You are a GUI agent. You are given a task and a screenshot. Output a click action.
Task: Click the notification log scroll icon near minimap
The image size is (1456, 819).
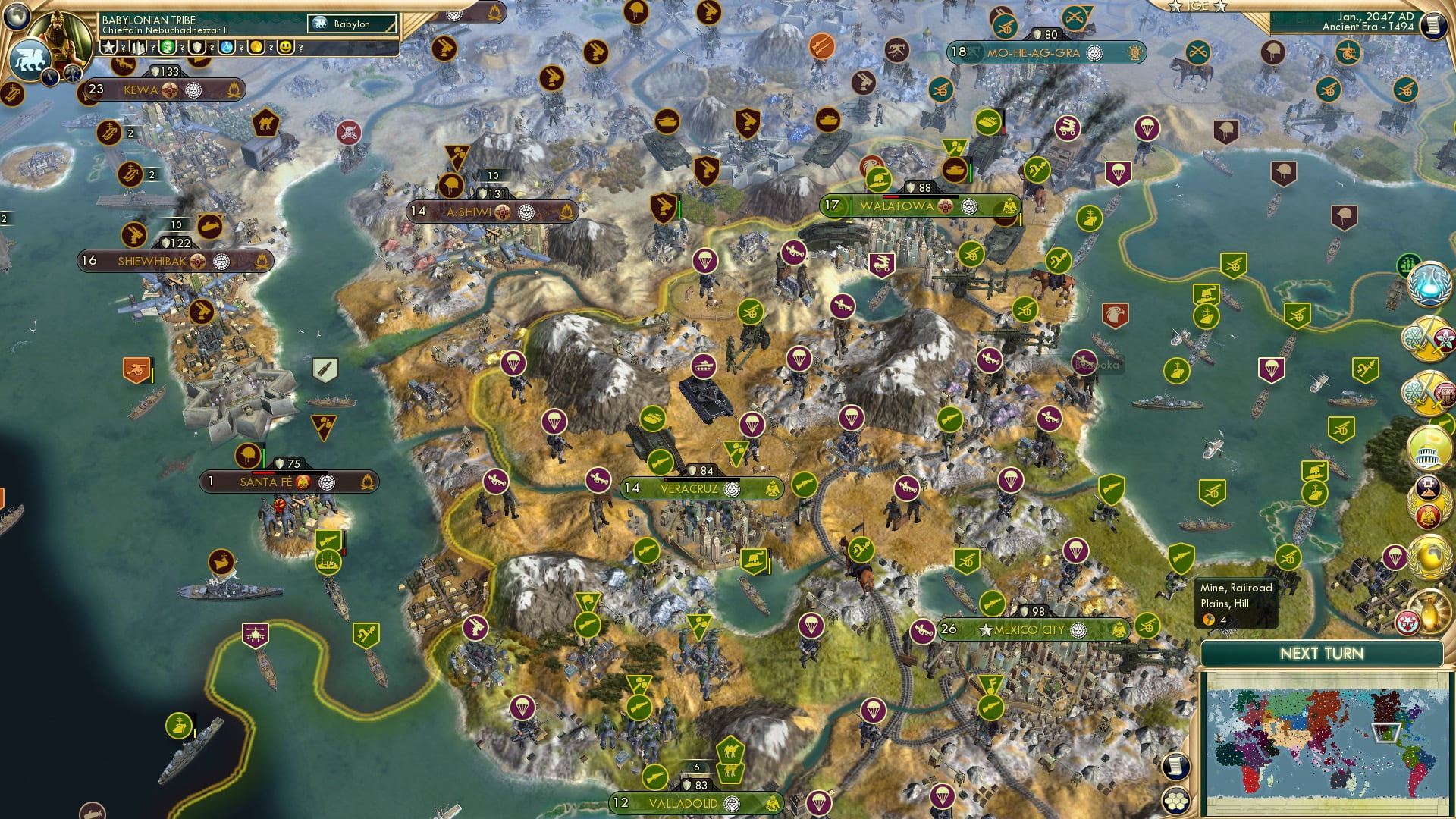point(1175,767)
